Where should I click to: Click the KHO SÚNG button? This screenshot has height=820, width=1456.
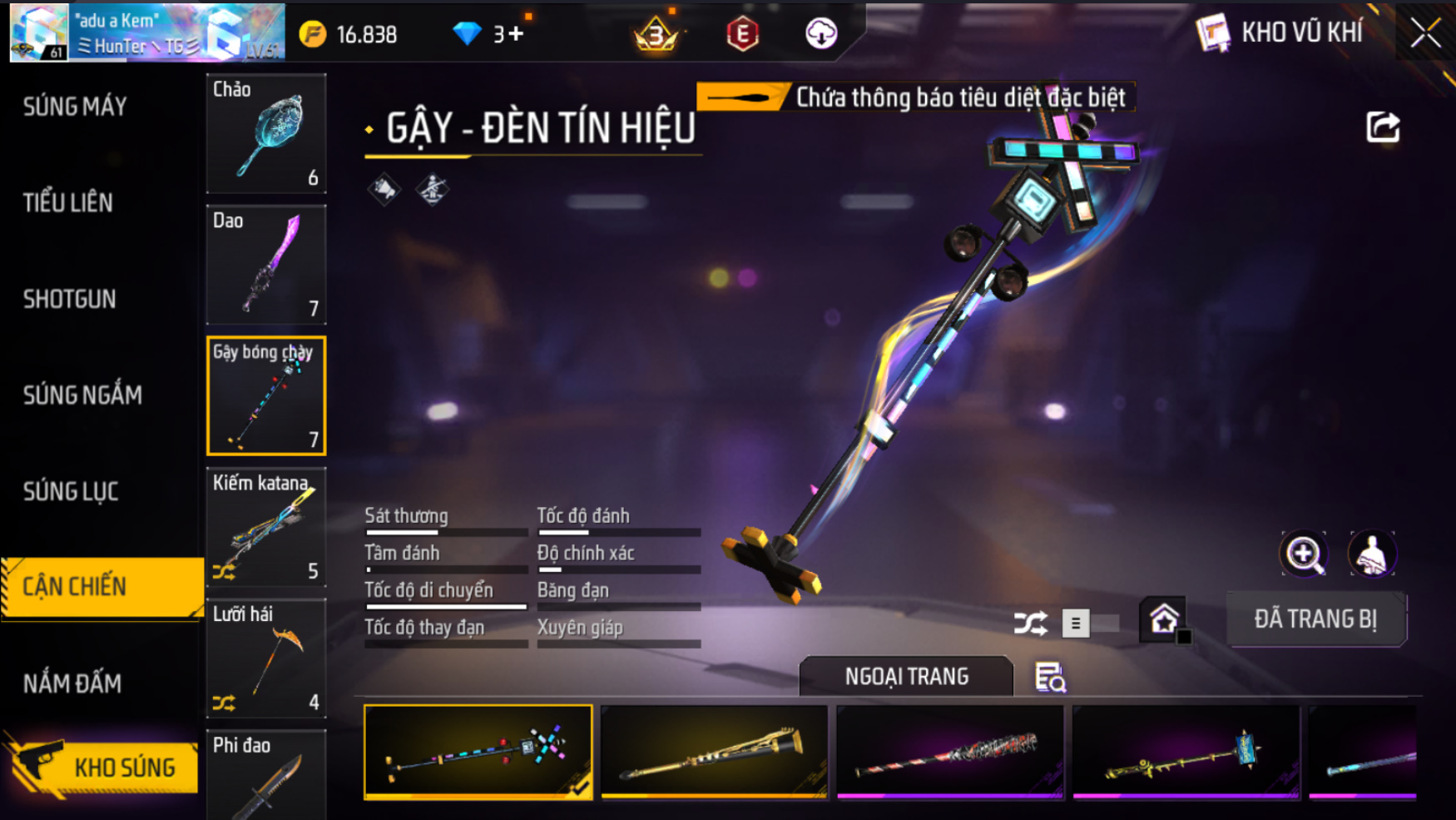coord(104,767)
